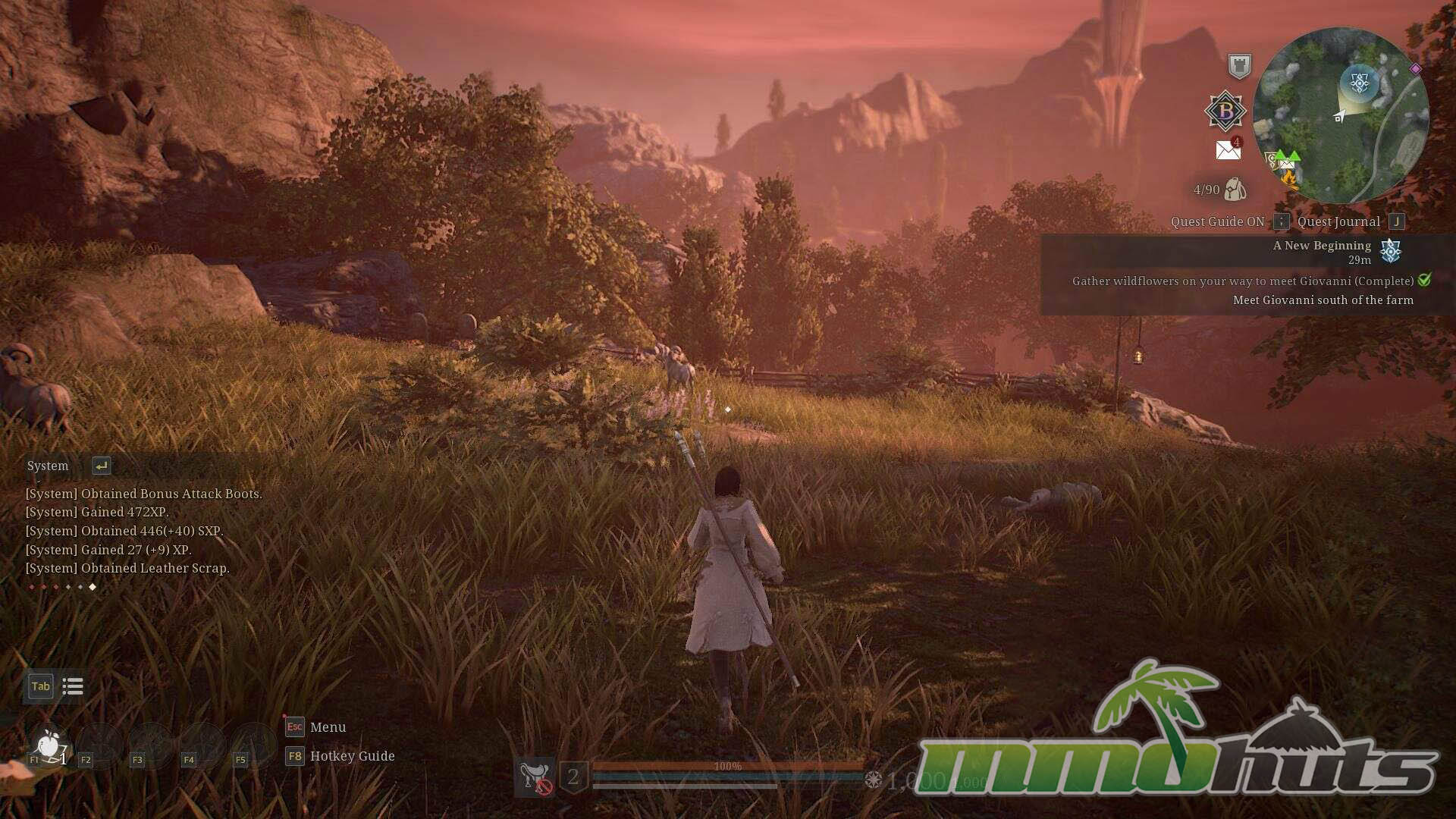Click the quest marker on the minimap
This screenshot has width=1456, height=819.
[1360, 81]
